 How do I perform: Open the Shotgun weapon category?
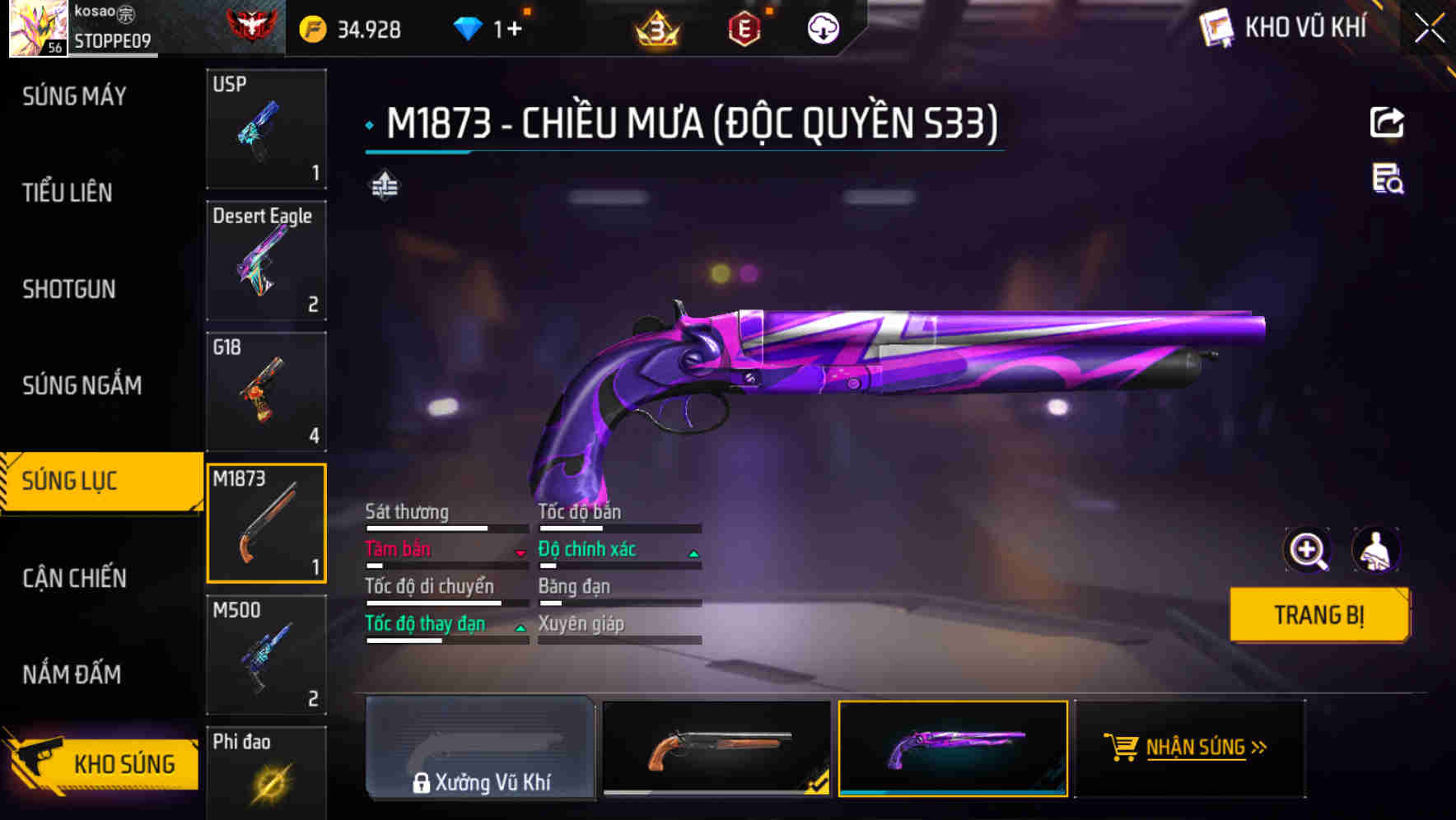(70, 289)
